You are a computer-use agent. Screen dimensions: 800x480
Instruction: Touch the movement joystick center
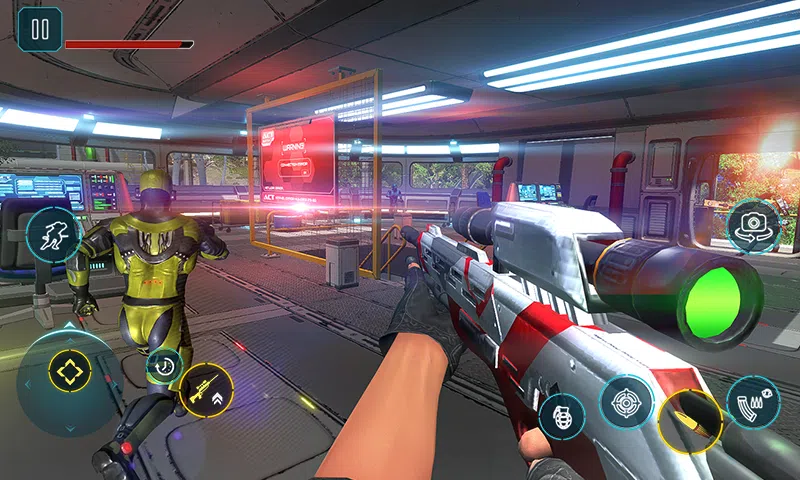[x=69, y=373]
